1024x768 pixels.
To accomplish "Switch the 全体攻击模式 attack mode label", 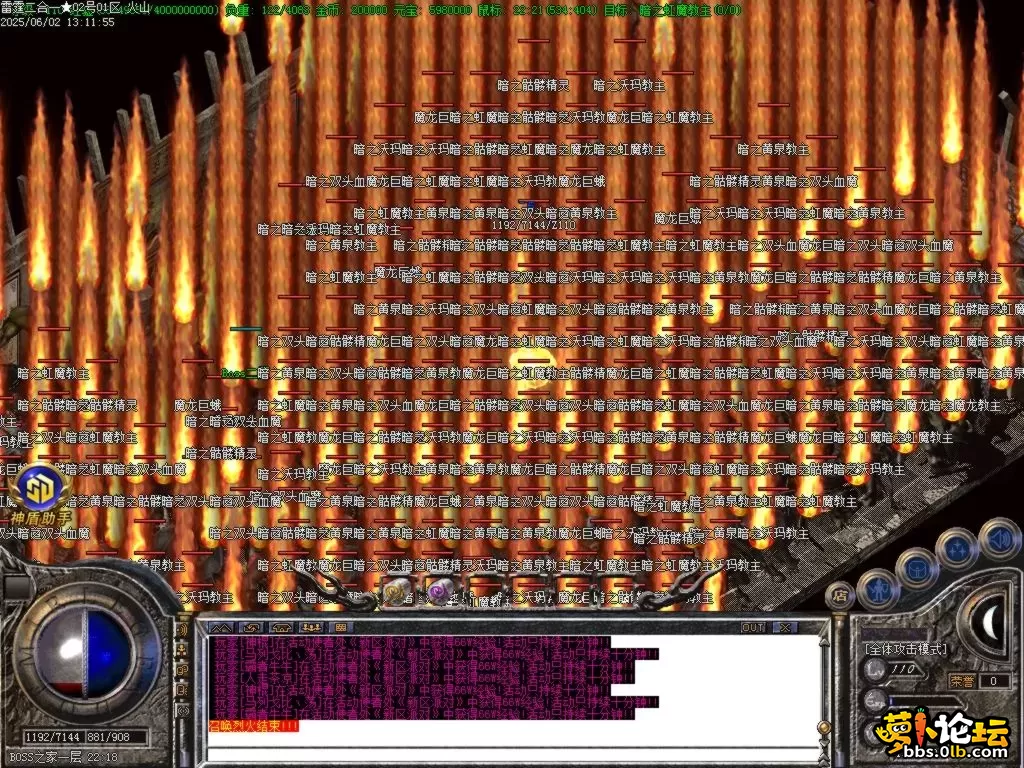I will [x=906, y=649].
